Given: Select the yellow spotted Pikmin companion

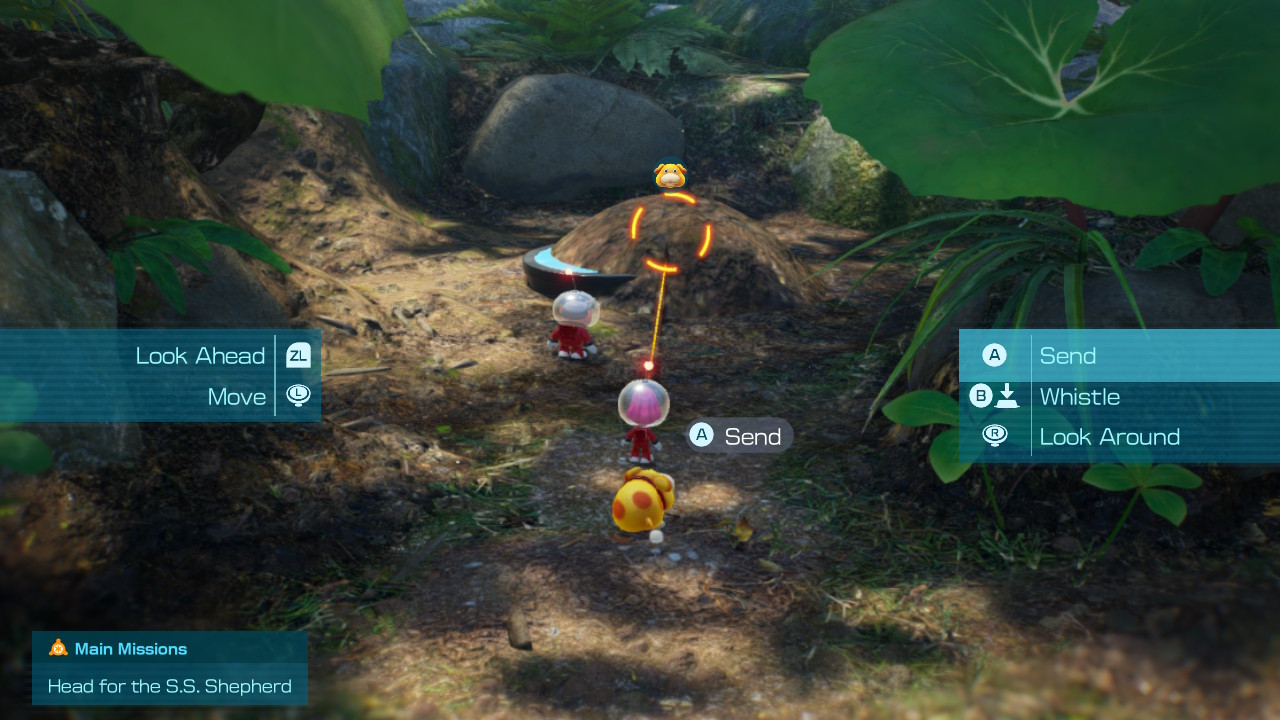Looking at the screenshot, I should click(x=641, y=500).
